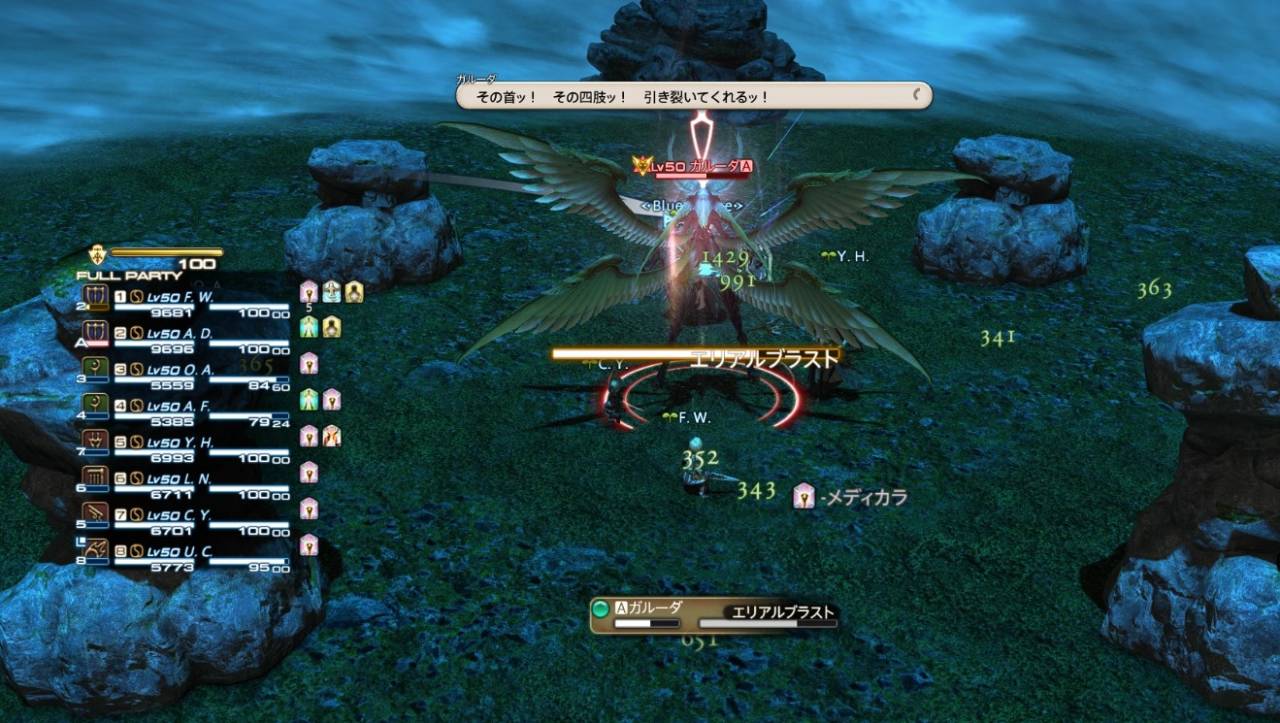Click the Stoneskin buff icon on A. F.
This screenshot has width=1280, height=723.
pyautogui.click(x=311, y=402)
